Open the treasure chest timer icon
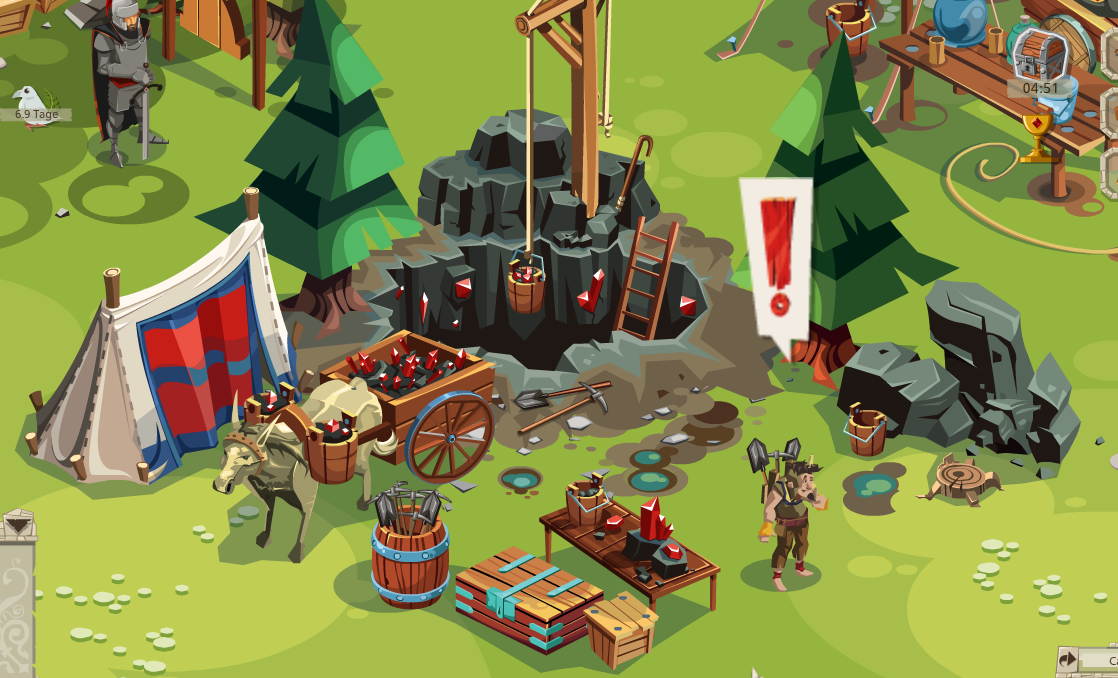This screenshot has height=678, width=1118. pos(1038,55)
